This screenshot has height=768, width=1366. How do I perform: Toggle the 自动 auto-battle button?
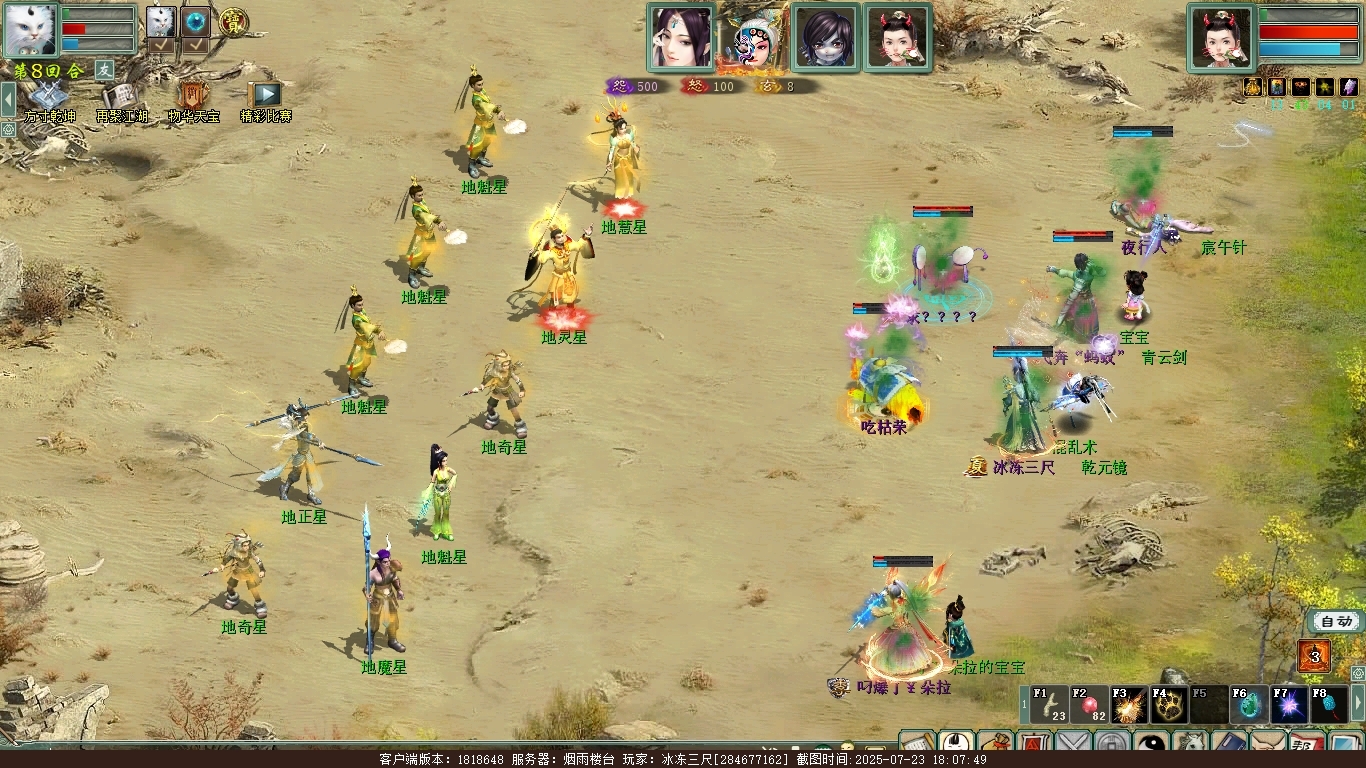pyautogui.click(x=1335, y=621)
